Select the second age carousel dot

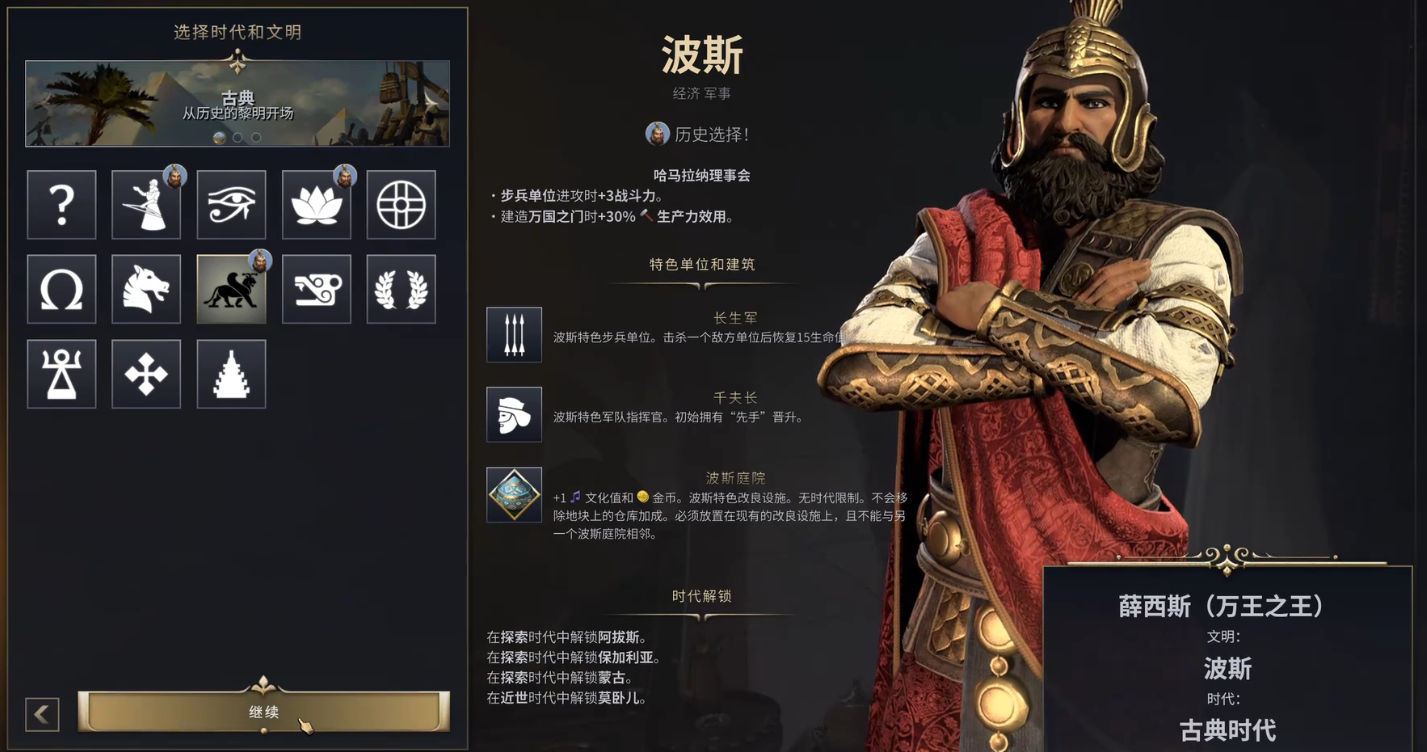point(237,137)
